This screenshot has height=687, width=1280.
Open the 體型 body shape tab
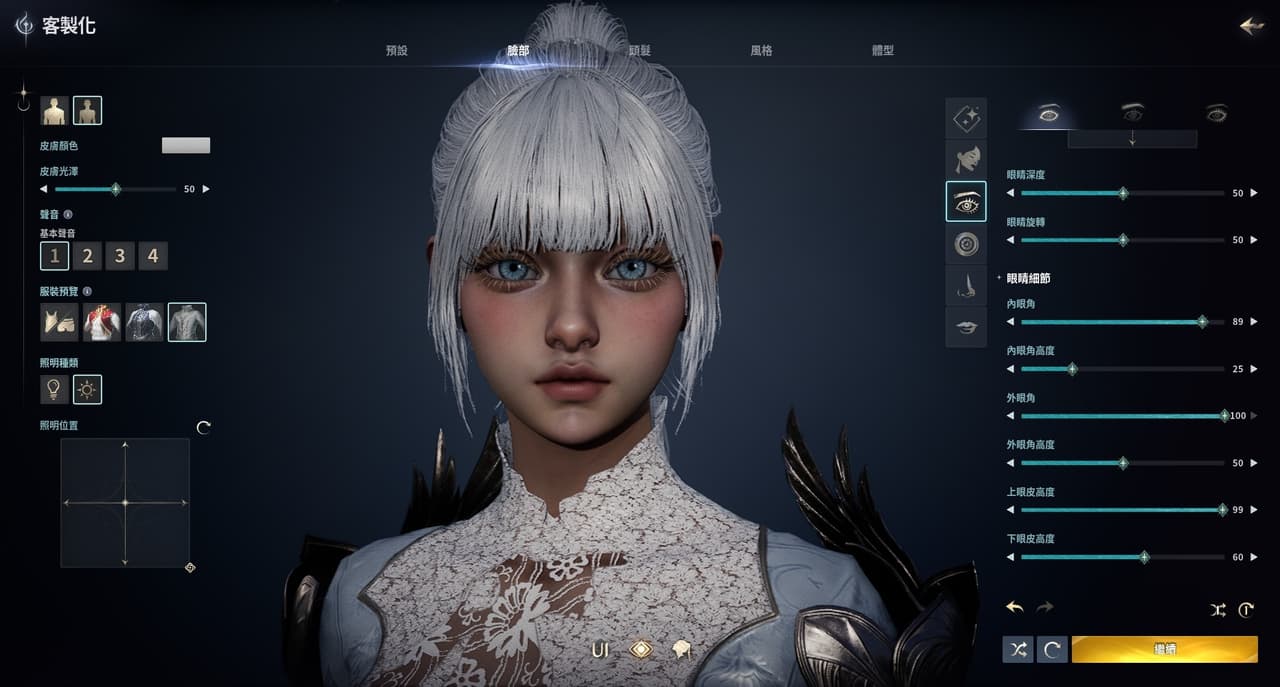pos(882,51)
